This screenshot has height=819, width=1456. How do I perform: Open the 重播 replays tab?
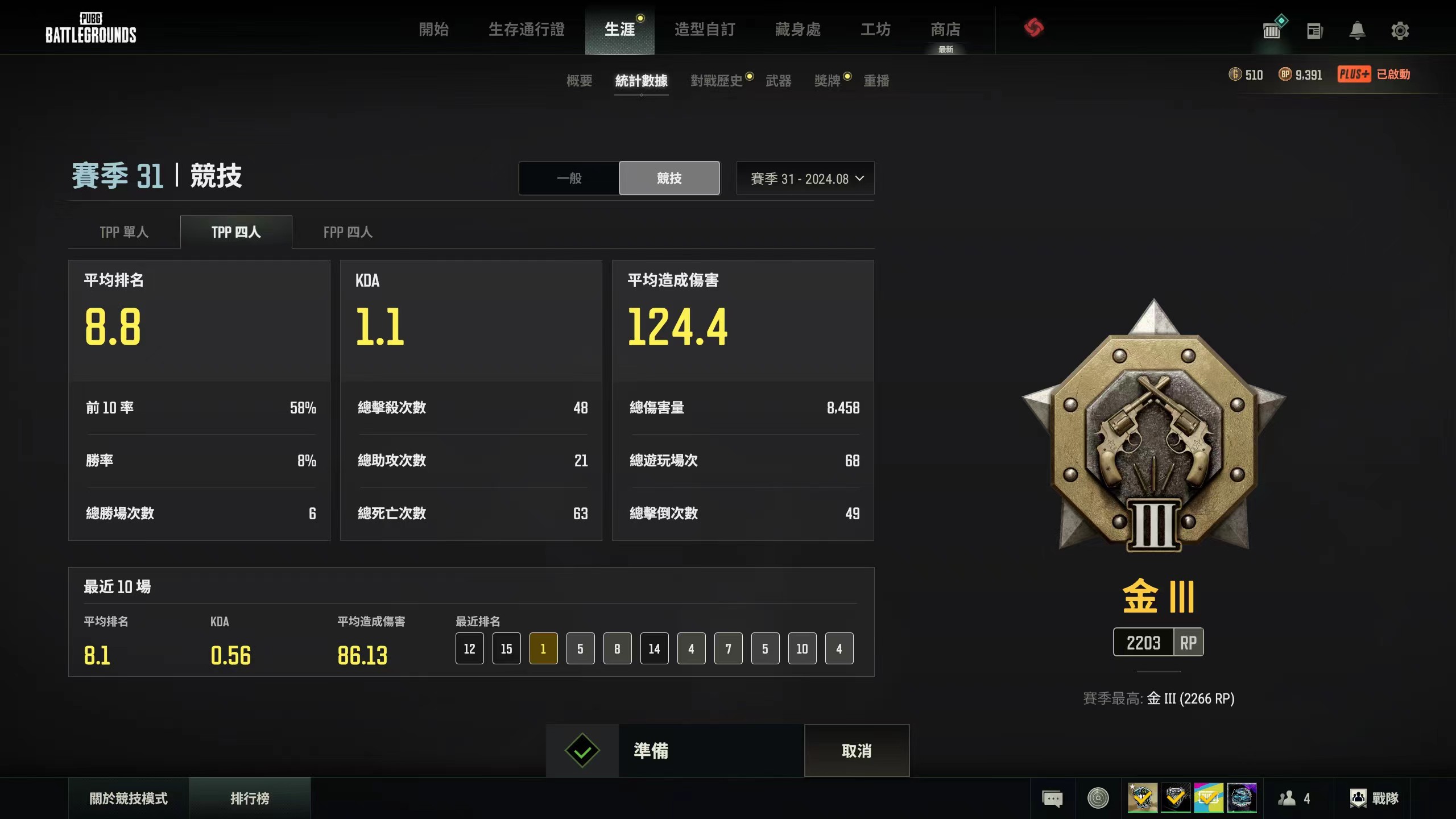pos(876,81)
